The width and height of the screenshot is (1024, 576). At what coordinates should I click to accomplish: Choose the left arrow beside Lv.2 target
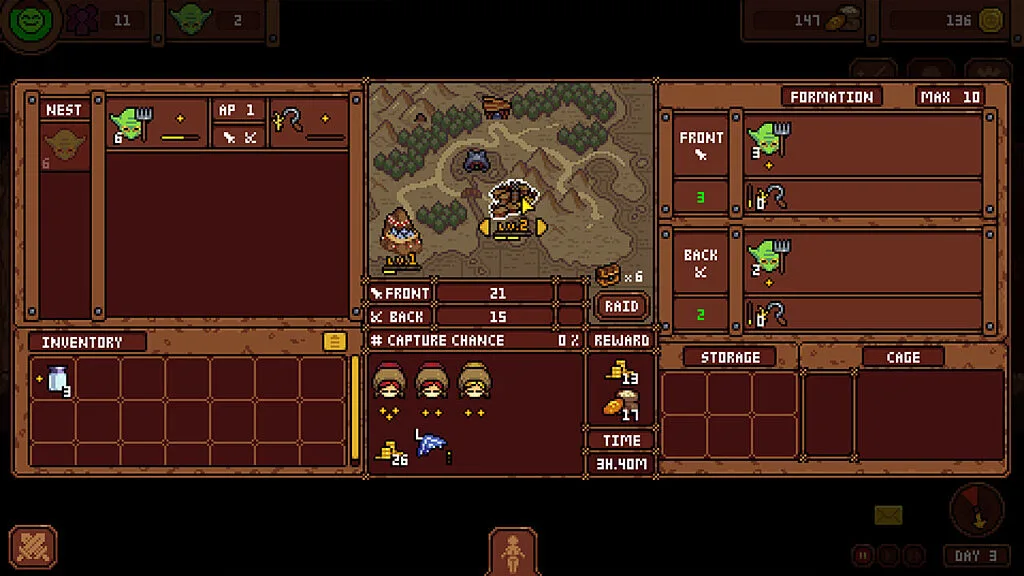click(484, 228)
